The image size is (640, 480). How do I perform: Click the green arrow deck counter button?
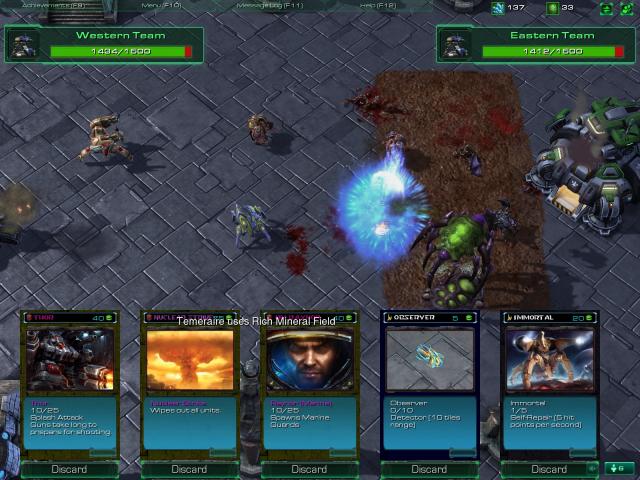pyautogui.click(x=617, y=468)
